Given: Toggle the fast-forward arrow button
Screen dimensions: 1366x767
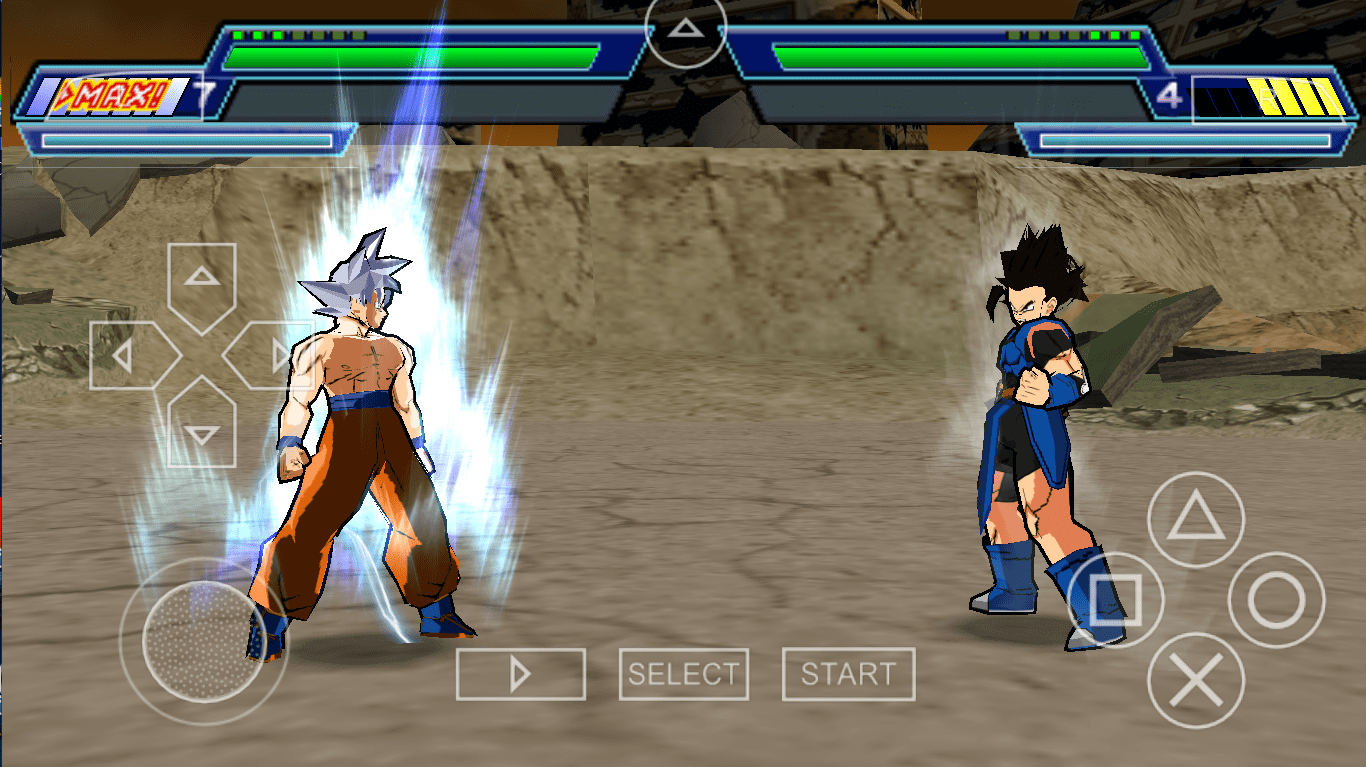Looking at the screenshot, I should pyautogui.click(x=520, y=675).
